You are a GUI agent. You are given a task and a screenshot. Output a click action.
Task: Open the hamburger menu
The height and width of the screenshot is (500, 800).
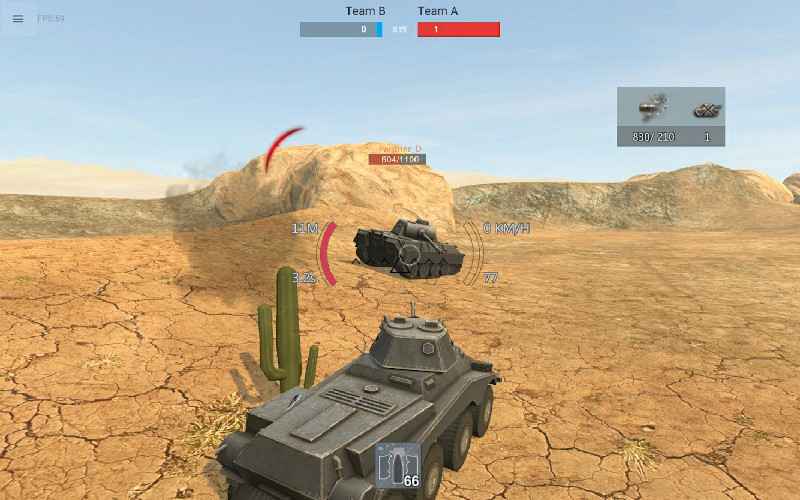(x=18, y=19)
